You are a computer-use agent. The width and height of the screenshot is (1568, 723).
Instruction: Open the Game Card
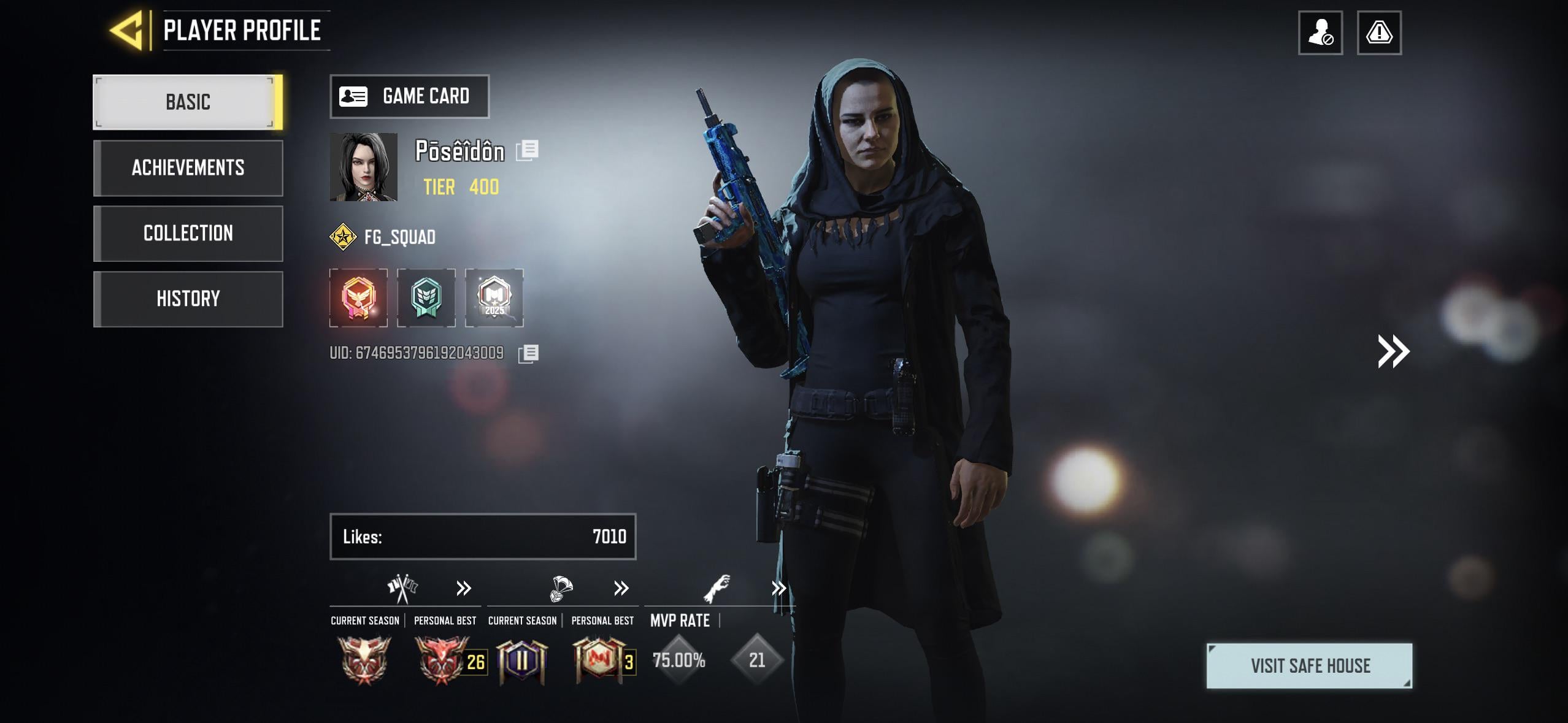pyautogui.click(x=409, y=96)
